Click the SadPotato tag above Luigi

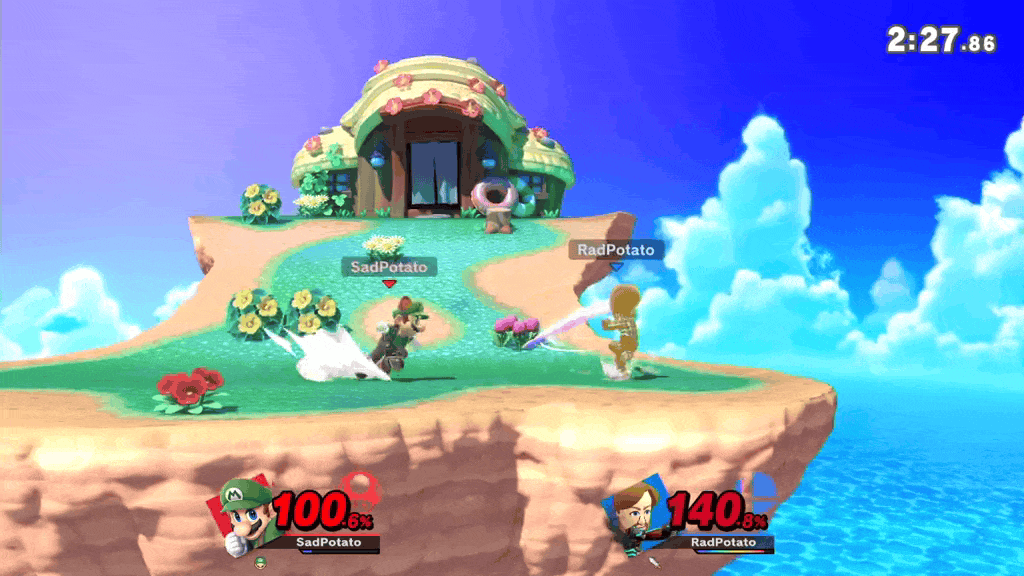click(x=389, y=267)
